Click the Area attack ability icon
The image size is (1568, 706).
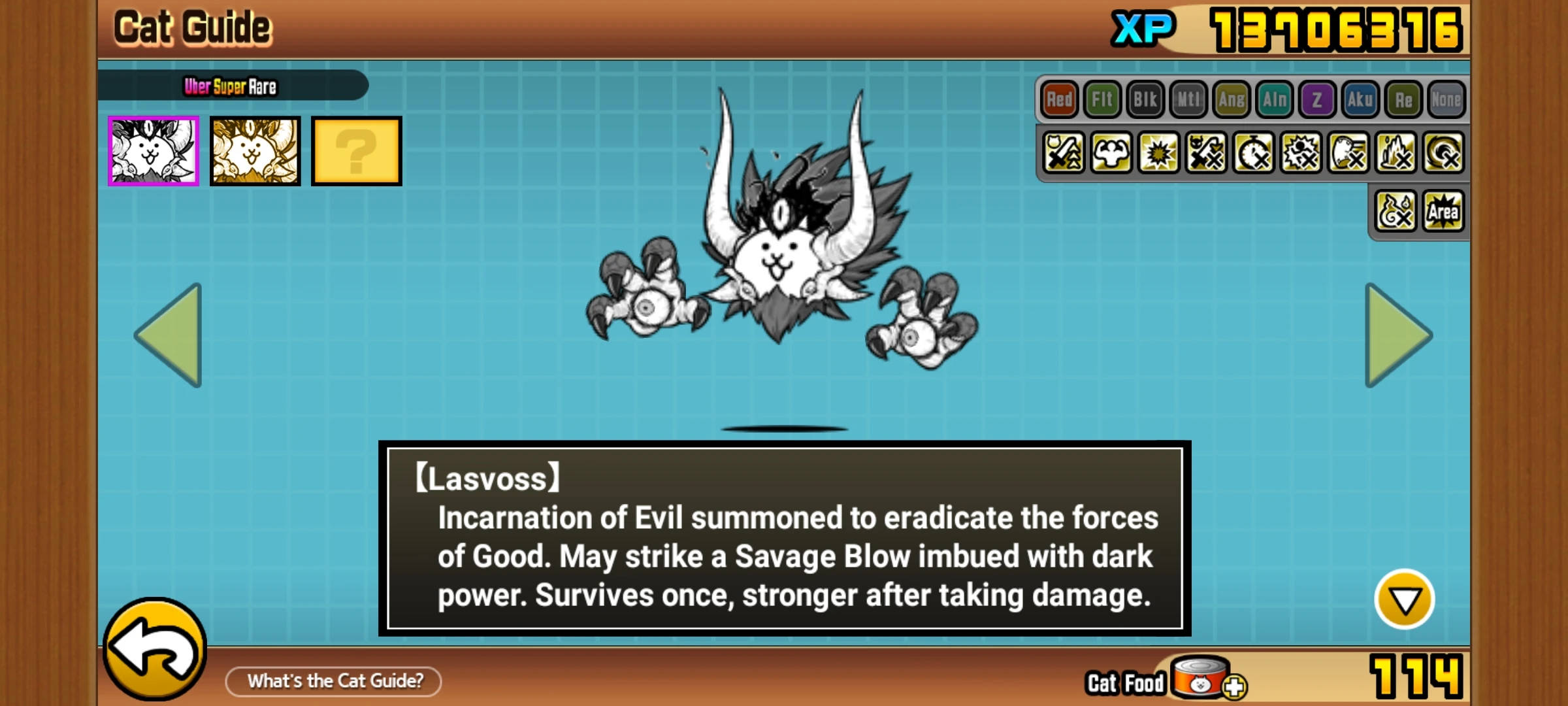pyautogui.click(x=1442, y=210)
